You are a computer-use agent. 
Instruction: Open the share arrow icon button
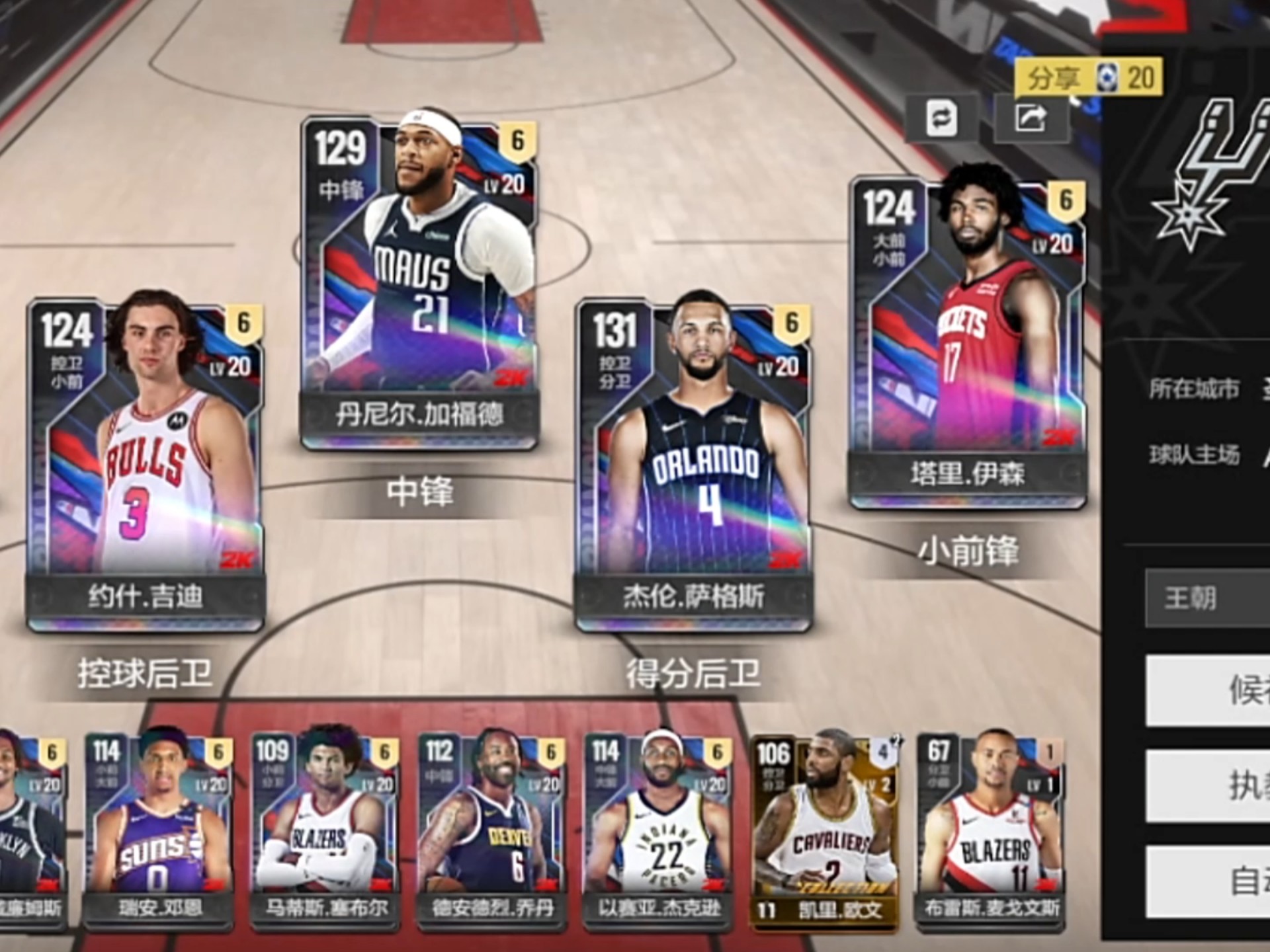(1031, 119)
